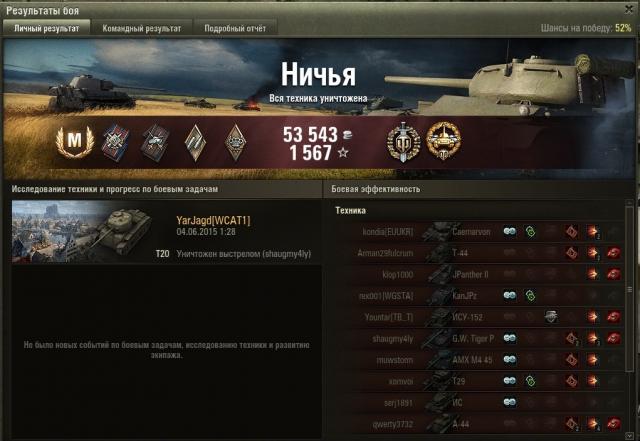
Task: Select the Yountar[TB_T] ИСУ-152 row
Action: click(478, 317)
